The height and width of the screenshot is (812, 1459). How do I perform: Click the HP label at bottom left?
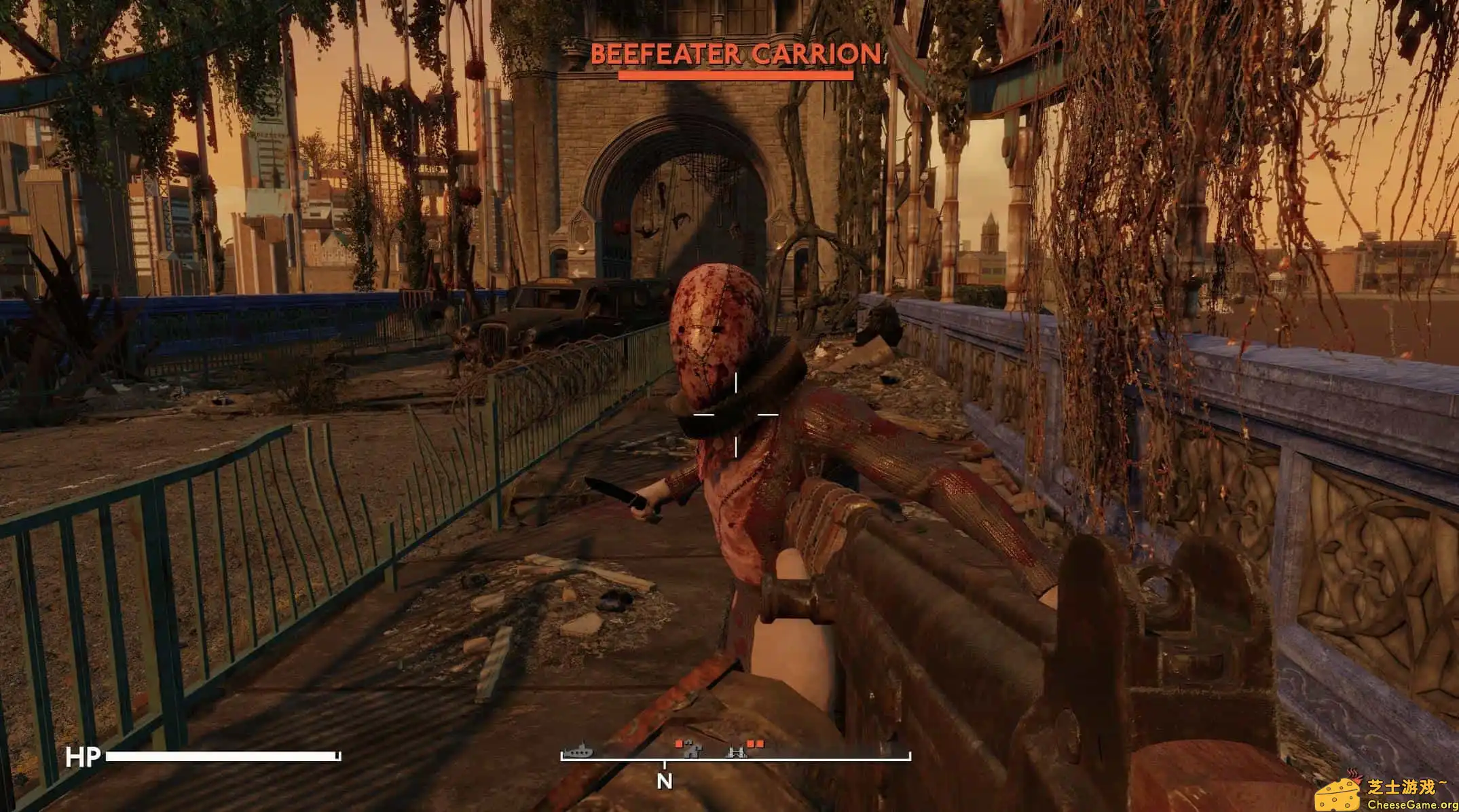pyautogui.click(x=83, y=756)
